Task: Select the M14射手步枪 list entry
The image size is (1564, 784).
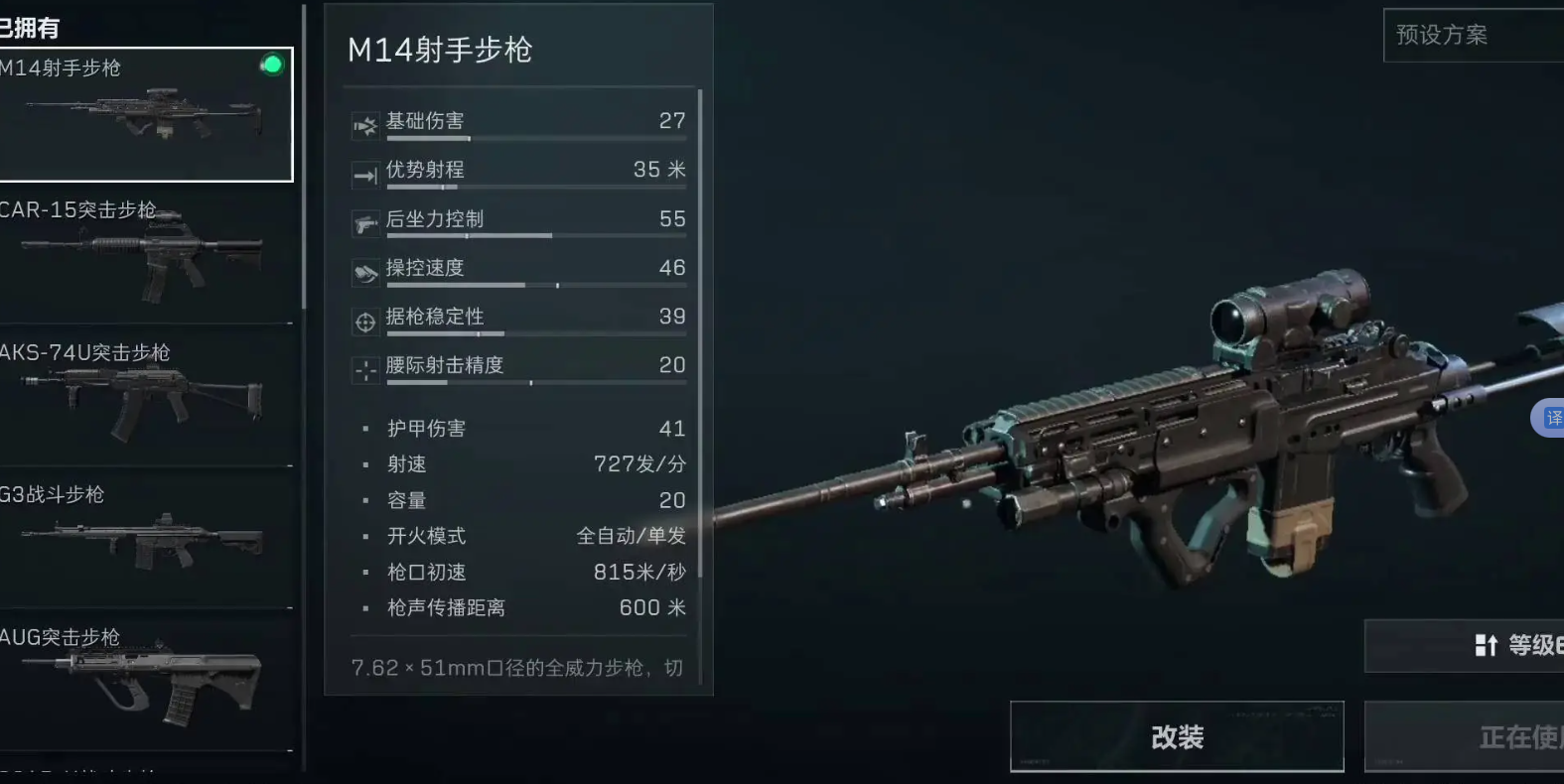Action: [x=147, y=112]
